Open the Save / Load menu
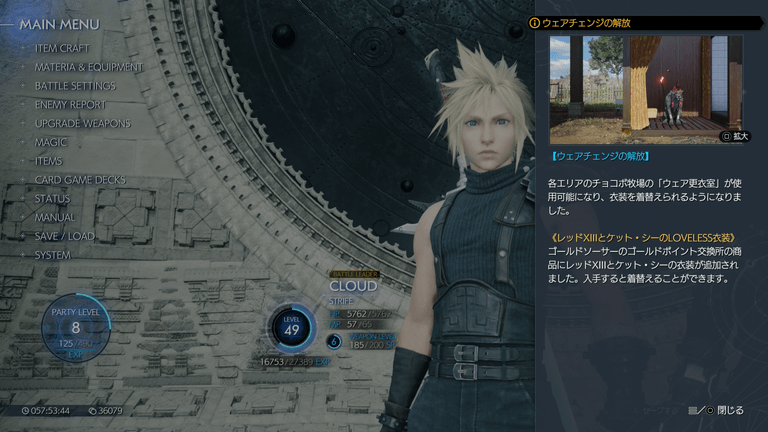768x432 pixels. click(65, 236)
